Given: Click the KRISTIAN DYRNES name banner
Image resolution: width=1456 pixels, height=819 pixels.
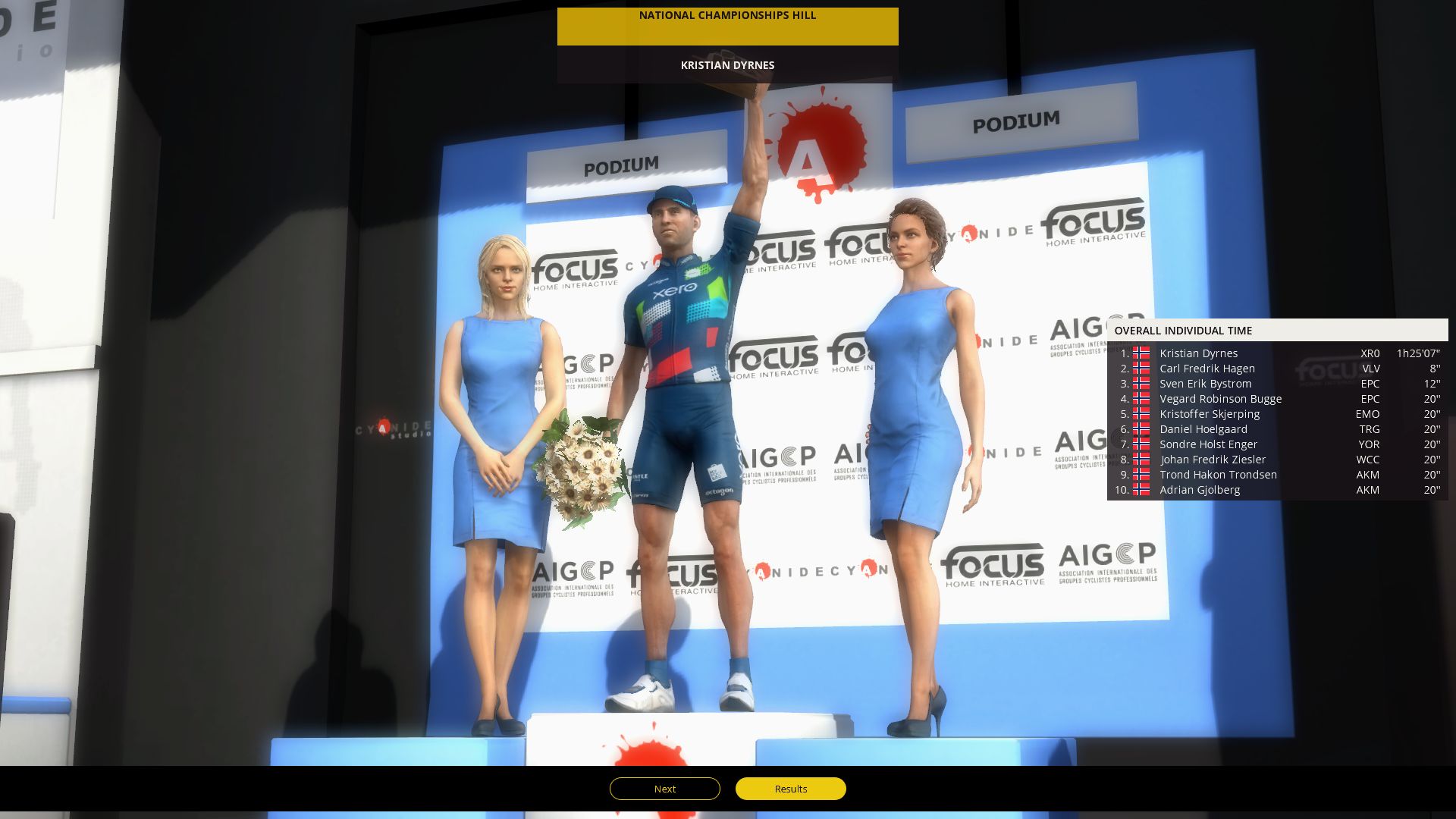Looking at the screenshot, I should [727, 65].
